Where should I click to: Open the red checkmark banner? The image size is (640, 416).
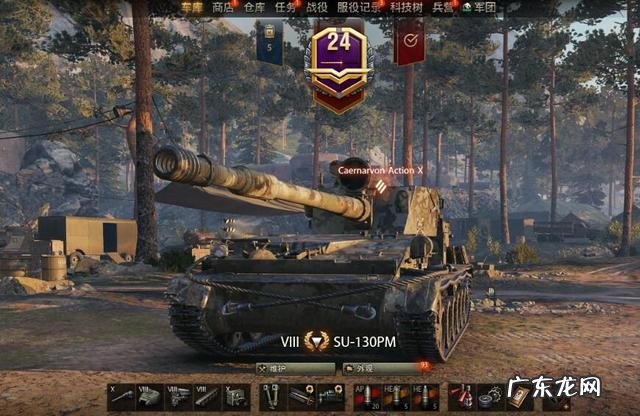[x=410, y=42]
